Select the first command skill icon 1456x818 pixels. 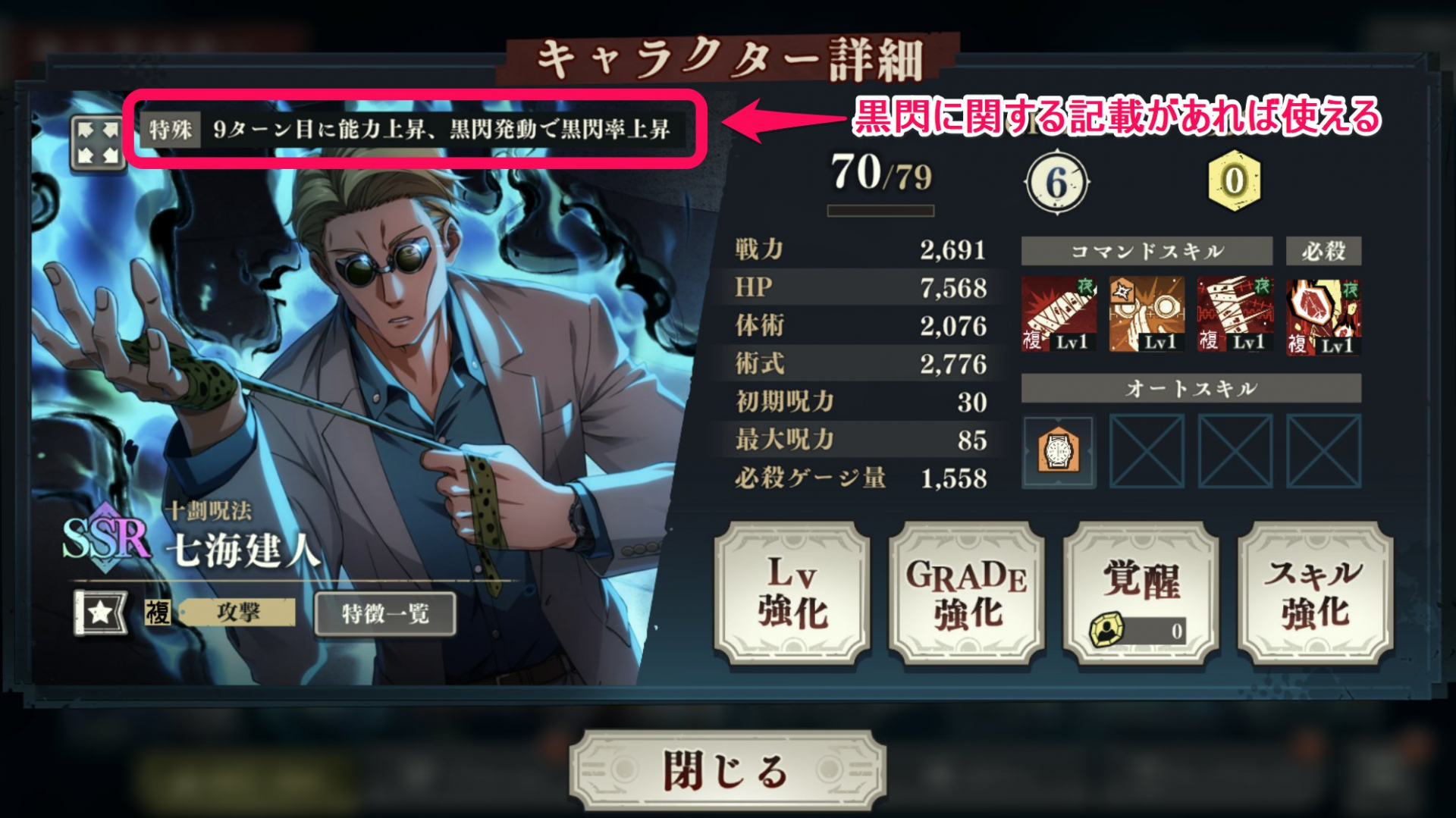pos(1060,313)
